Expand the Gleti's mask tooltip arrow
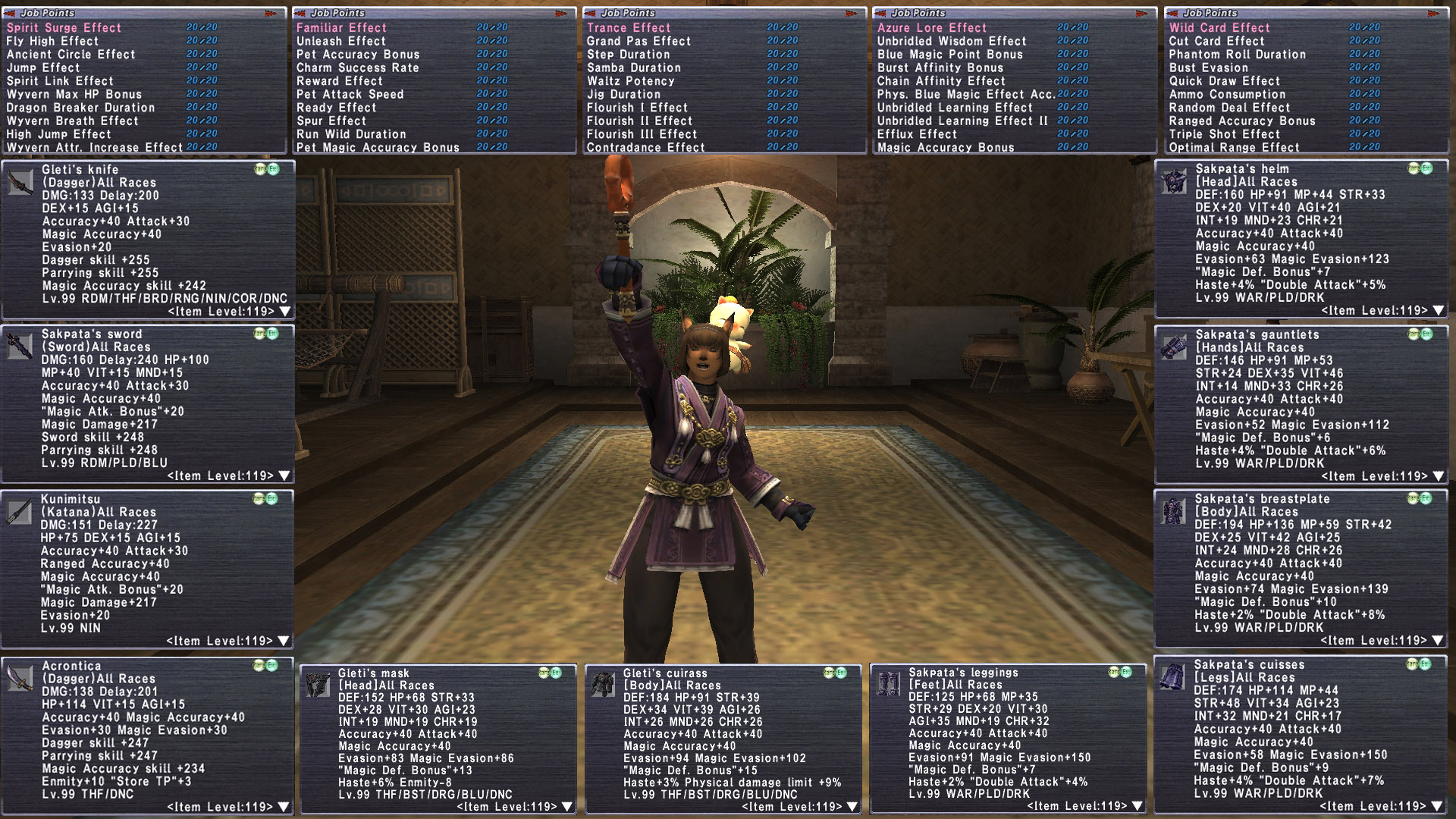This screenshot has height=819, width=1456. pos(567,807)
